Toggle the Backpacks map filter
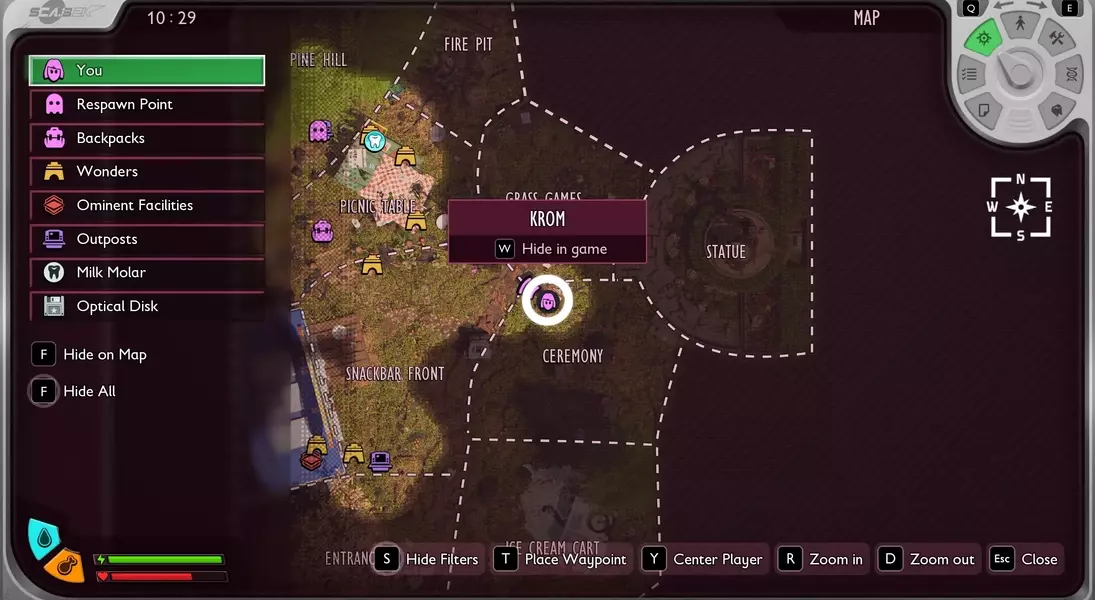1095x600 pixels. (146, 138)
